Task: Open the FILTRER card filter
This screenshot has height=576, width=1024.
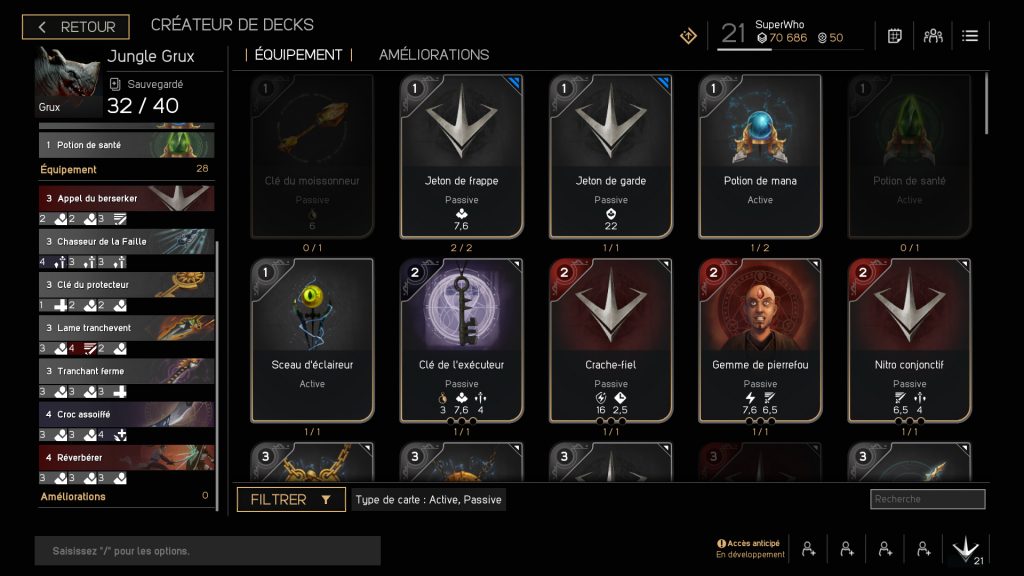Action: pos(291,500)
